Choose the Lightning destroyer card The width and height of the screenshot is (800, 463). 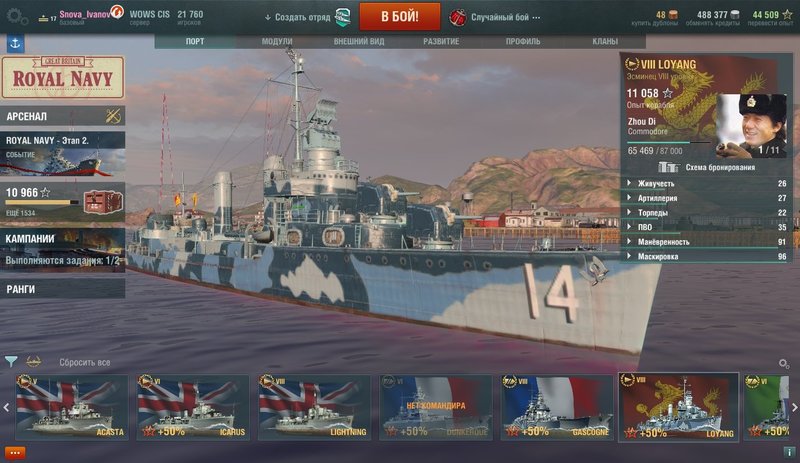pos(315,407)
